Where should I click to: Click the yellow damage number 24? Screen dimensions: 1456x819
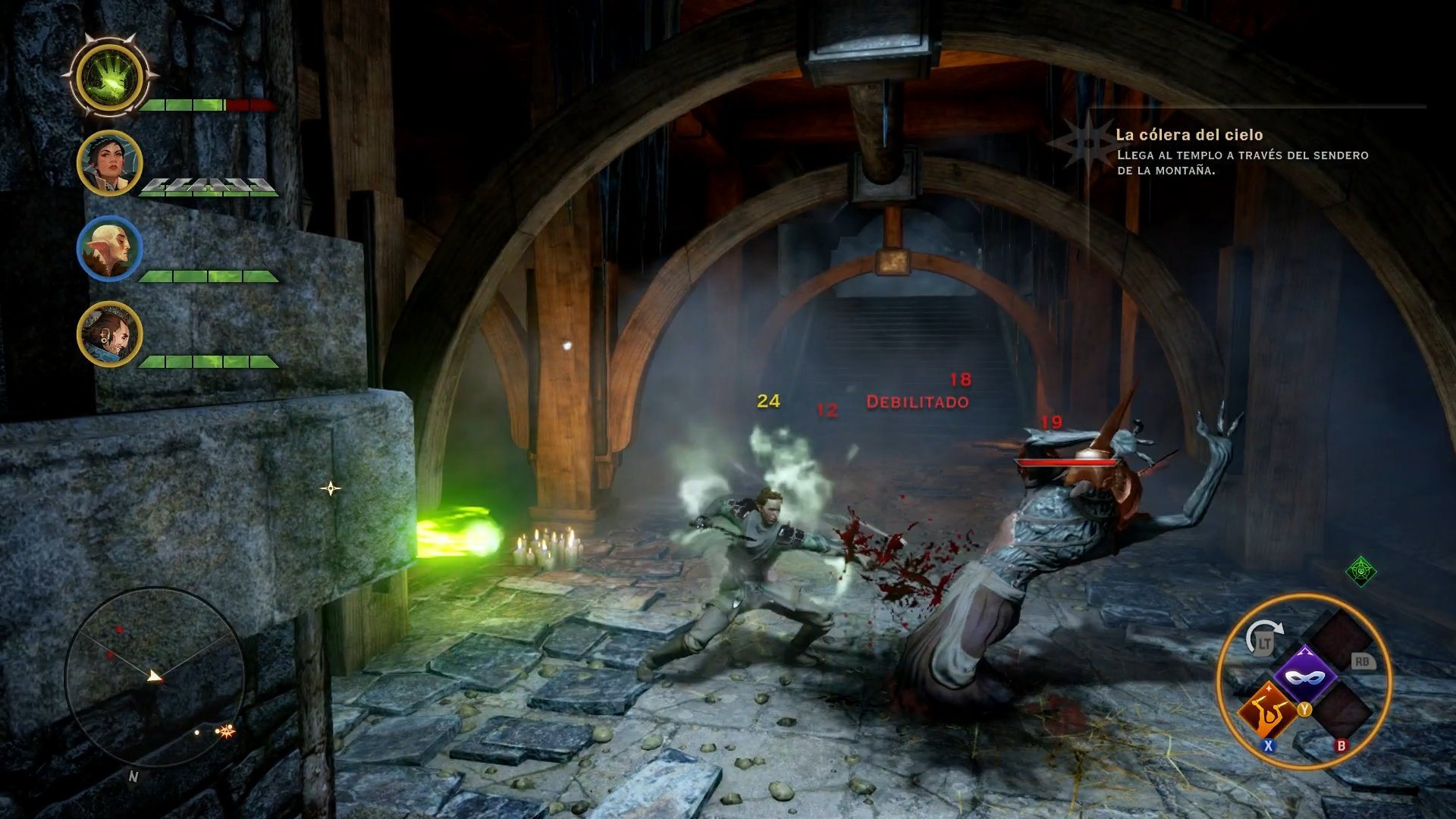tap(767, 400)
